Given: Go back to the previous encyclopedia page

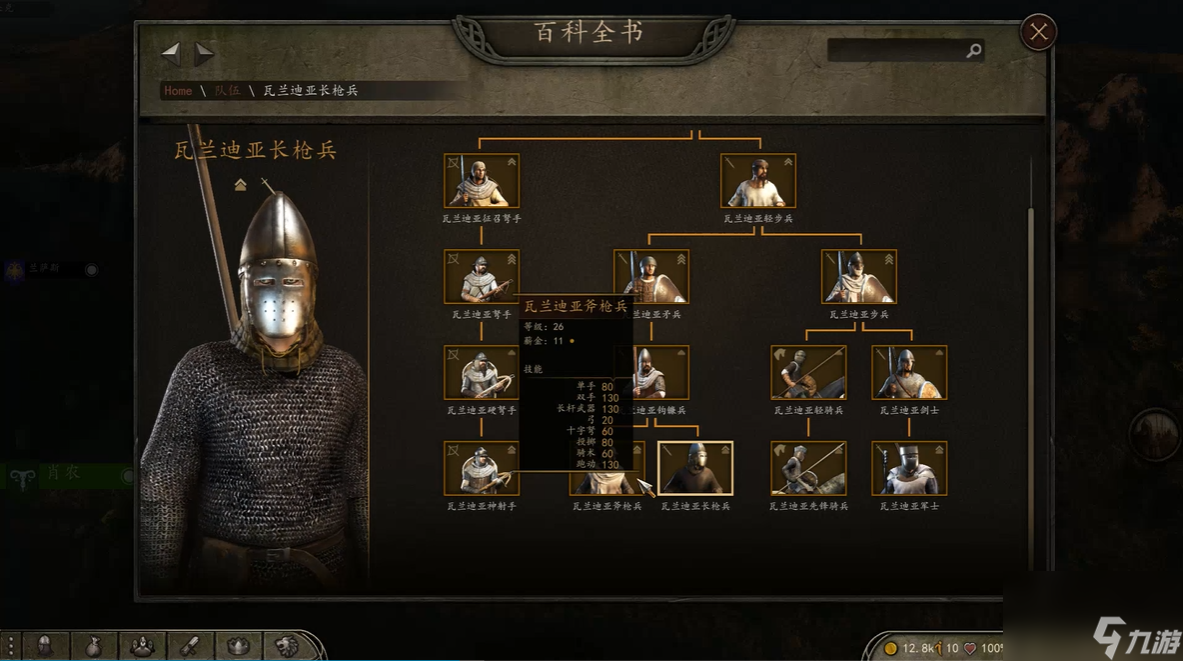Looking at the screenshot, I should [x=171, y=52].
